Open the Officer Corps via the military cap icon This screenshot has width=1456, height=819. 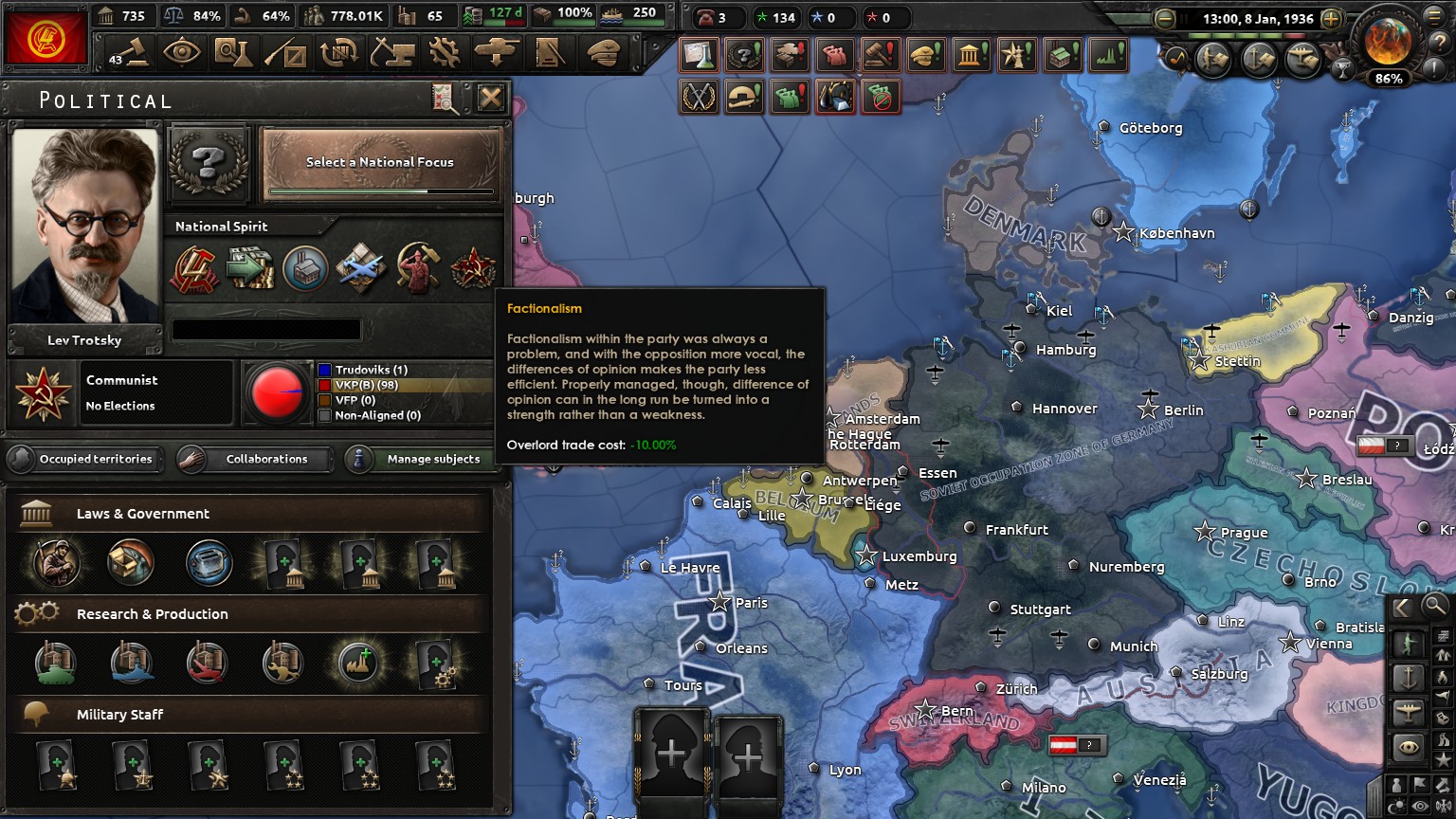[x=604, y=52]
